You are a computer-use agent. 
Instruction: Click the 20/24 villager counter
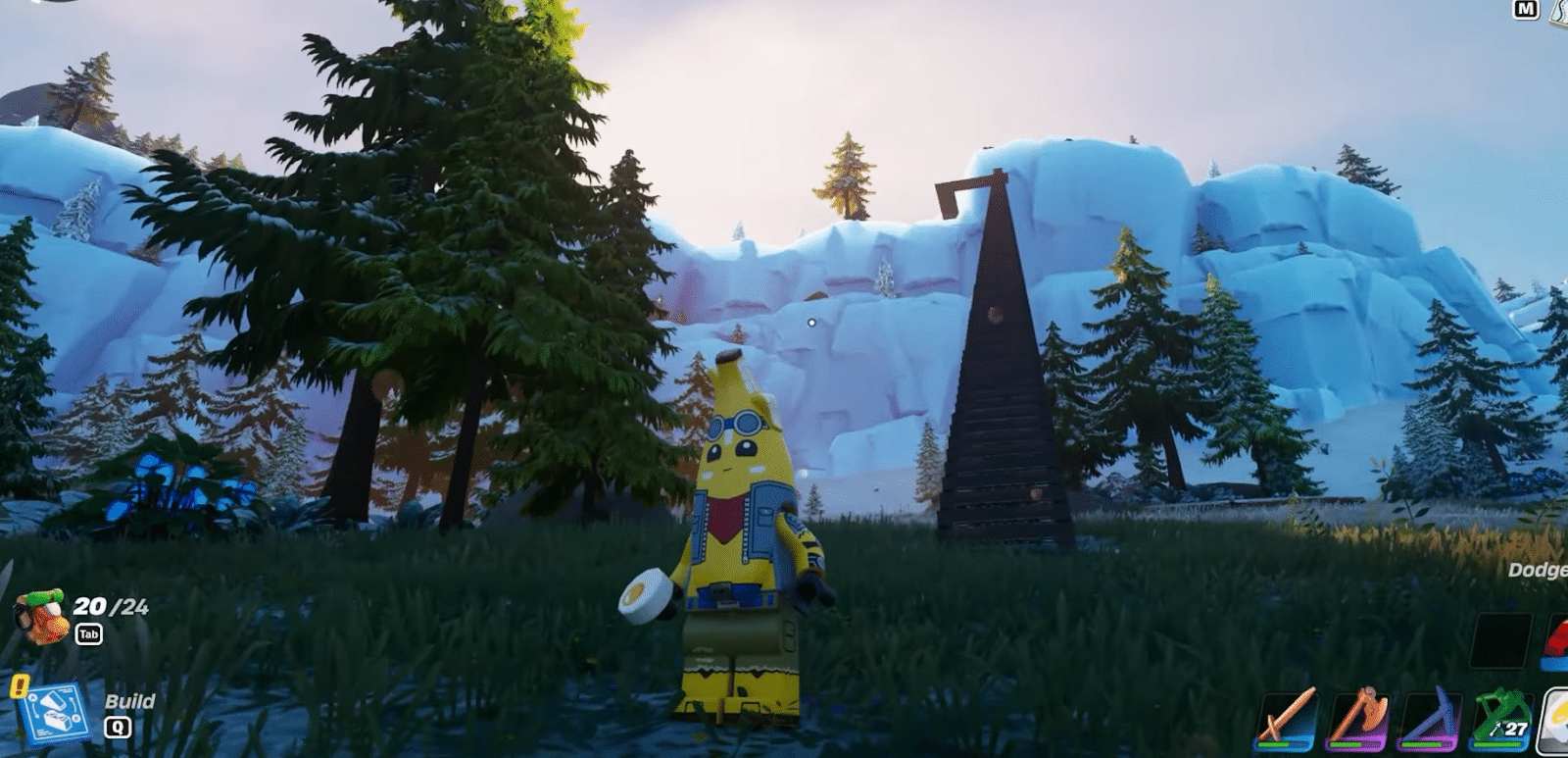click(110, 605)
